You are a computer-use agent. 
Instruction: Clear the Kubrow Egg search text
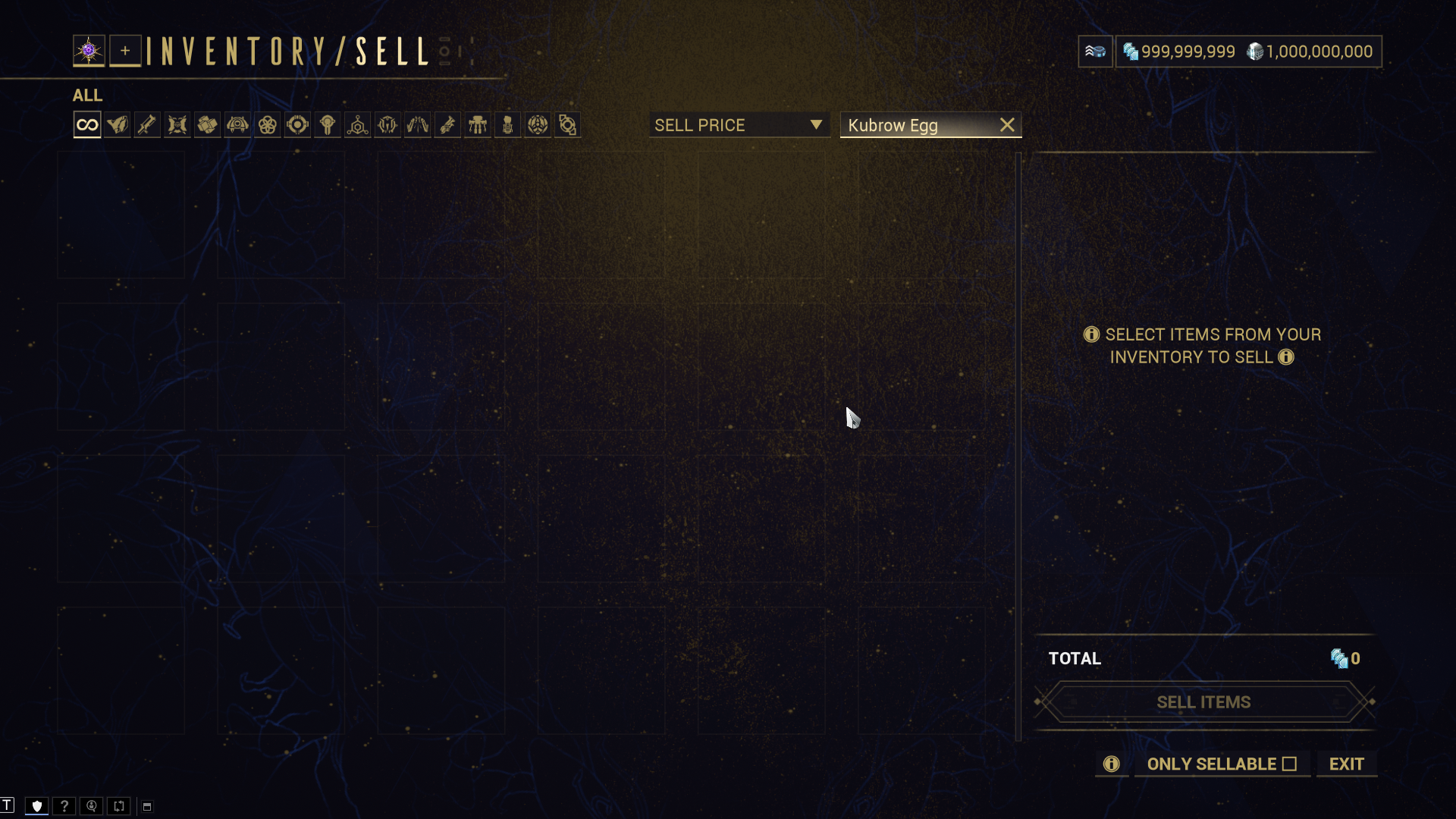coord(1007,125)
